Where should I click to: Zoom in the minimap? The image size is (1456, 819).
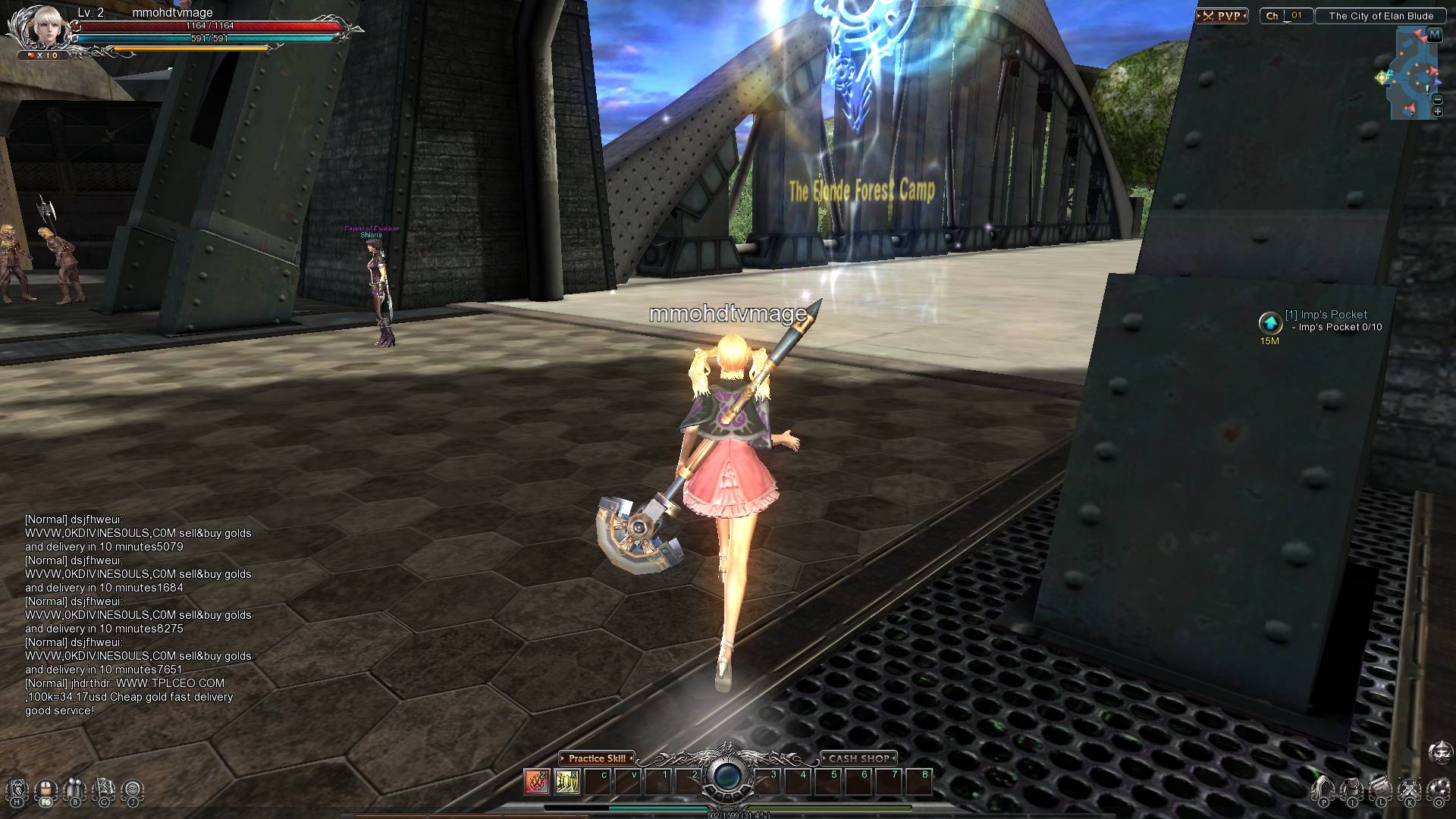point(1437,112)
